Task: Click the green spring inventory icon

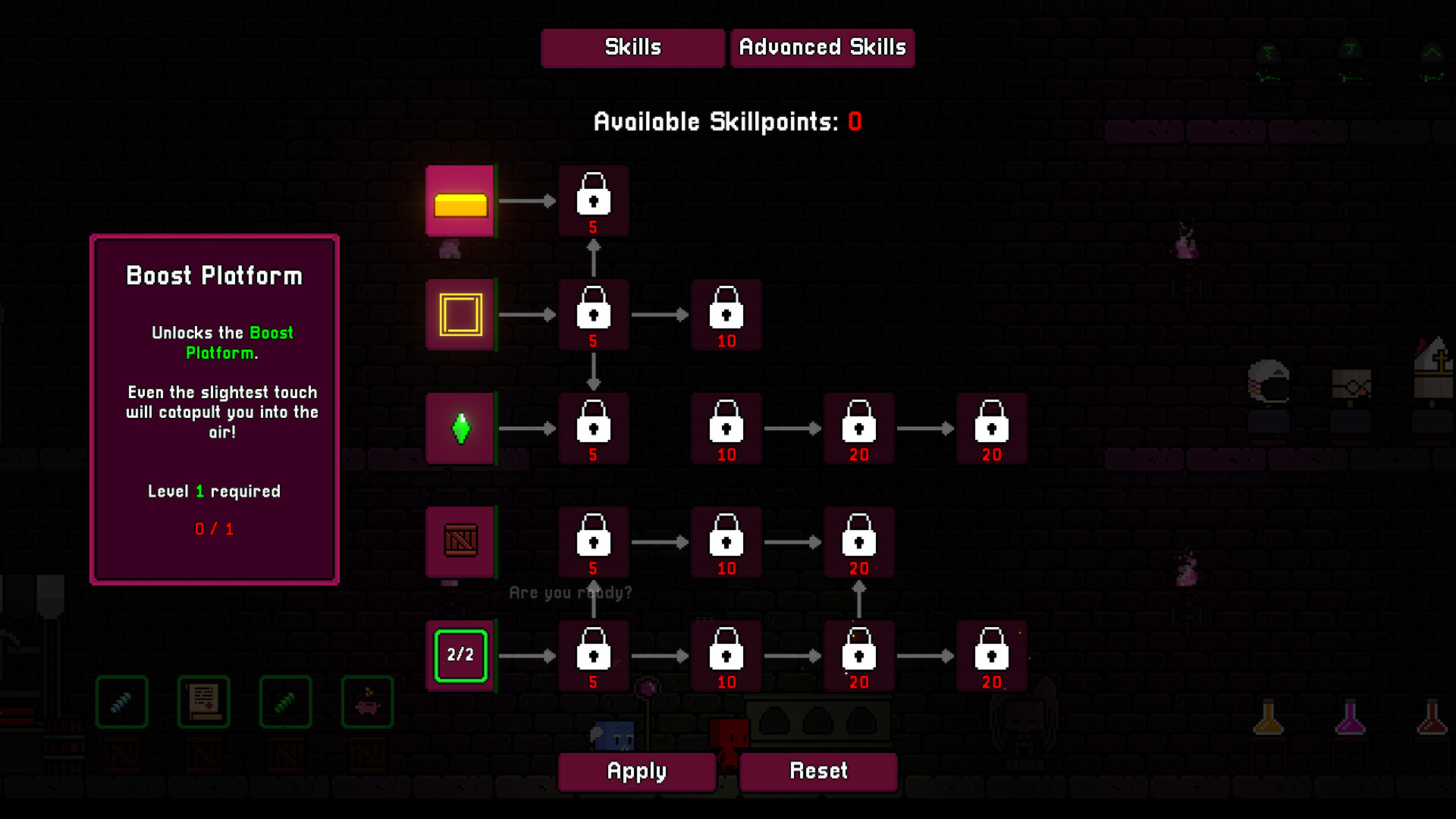Action: pos(285,702)
